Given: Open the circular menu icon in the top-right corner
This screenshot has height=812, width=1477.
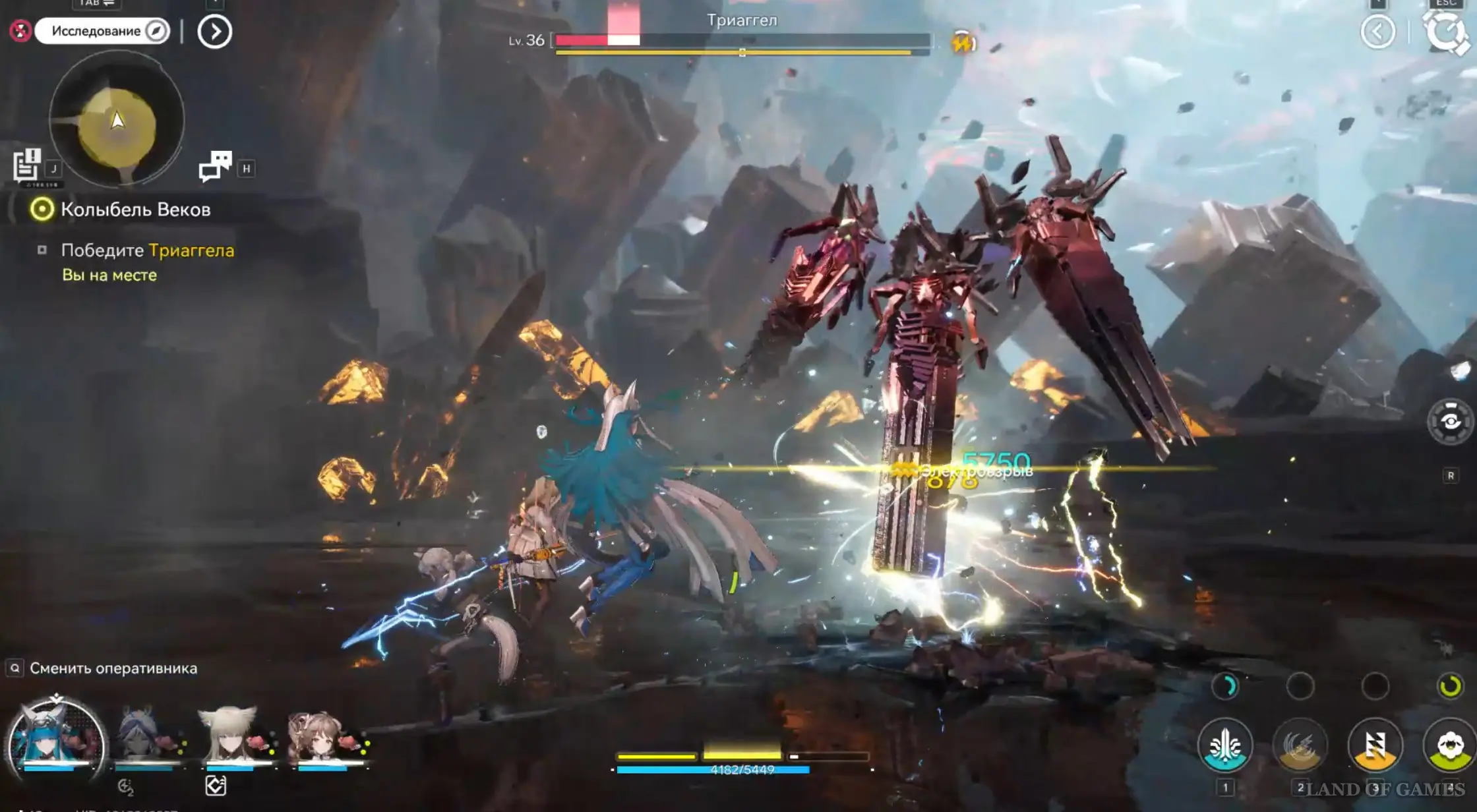Looking at the screenshot, I should point(1446,32).
